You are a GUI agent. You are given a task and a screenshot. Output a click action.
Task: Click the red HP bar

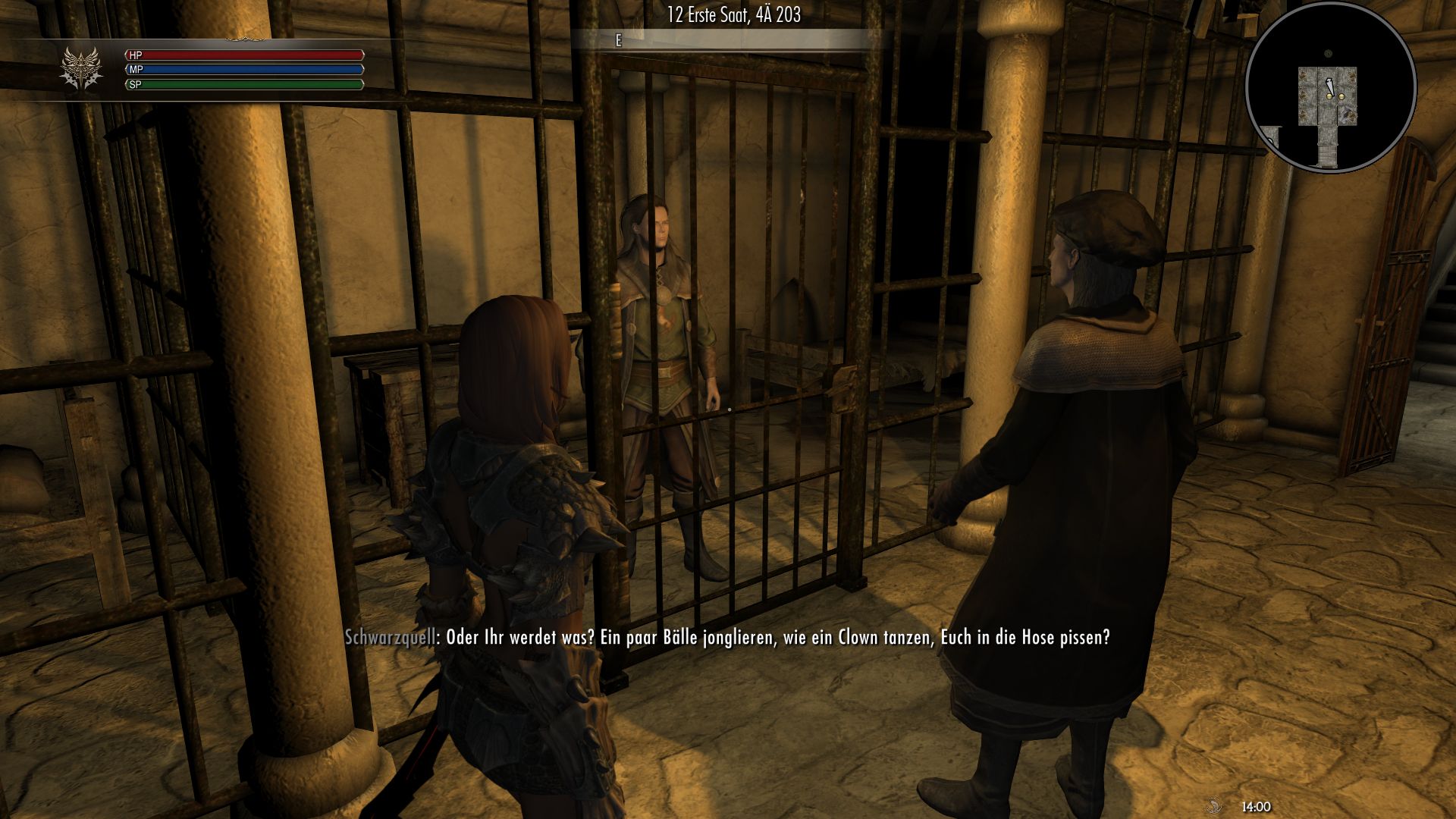click(x=258, y=55)
